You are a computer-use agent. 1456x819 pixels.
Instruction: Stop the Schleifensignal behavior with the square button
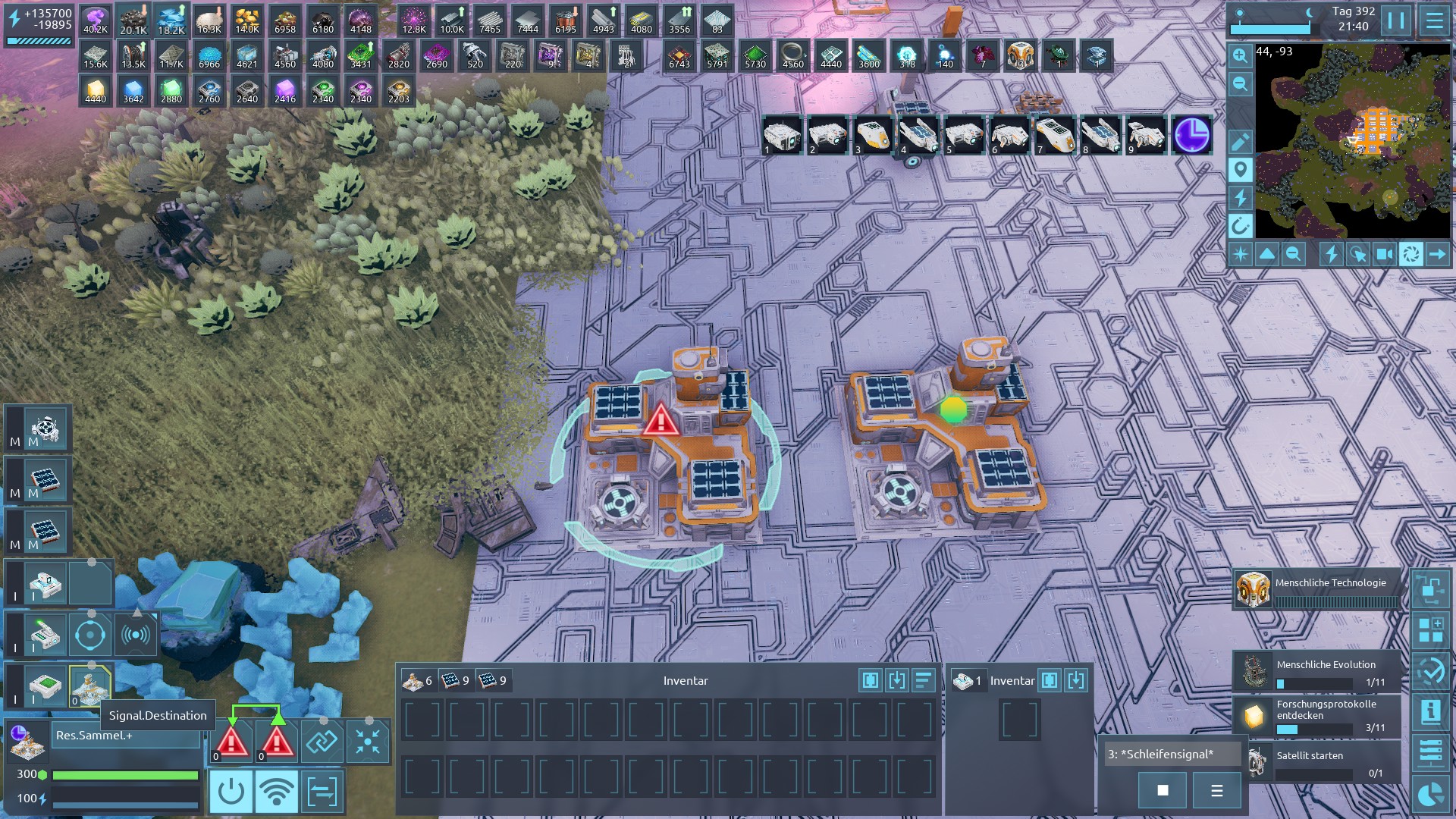tap(1163, 791)
